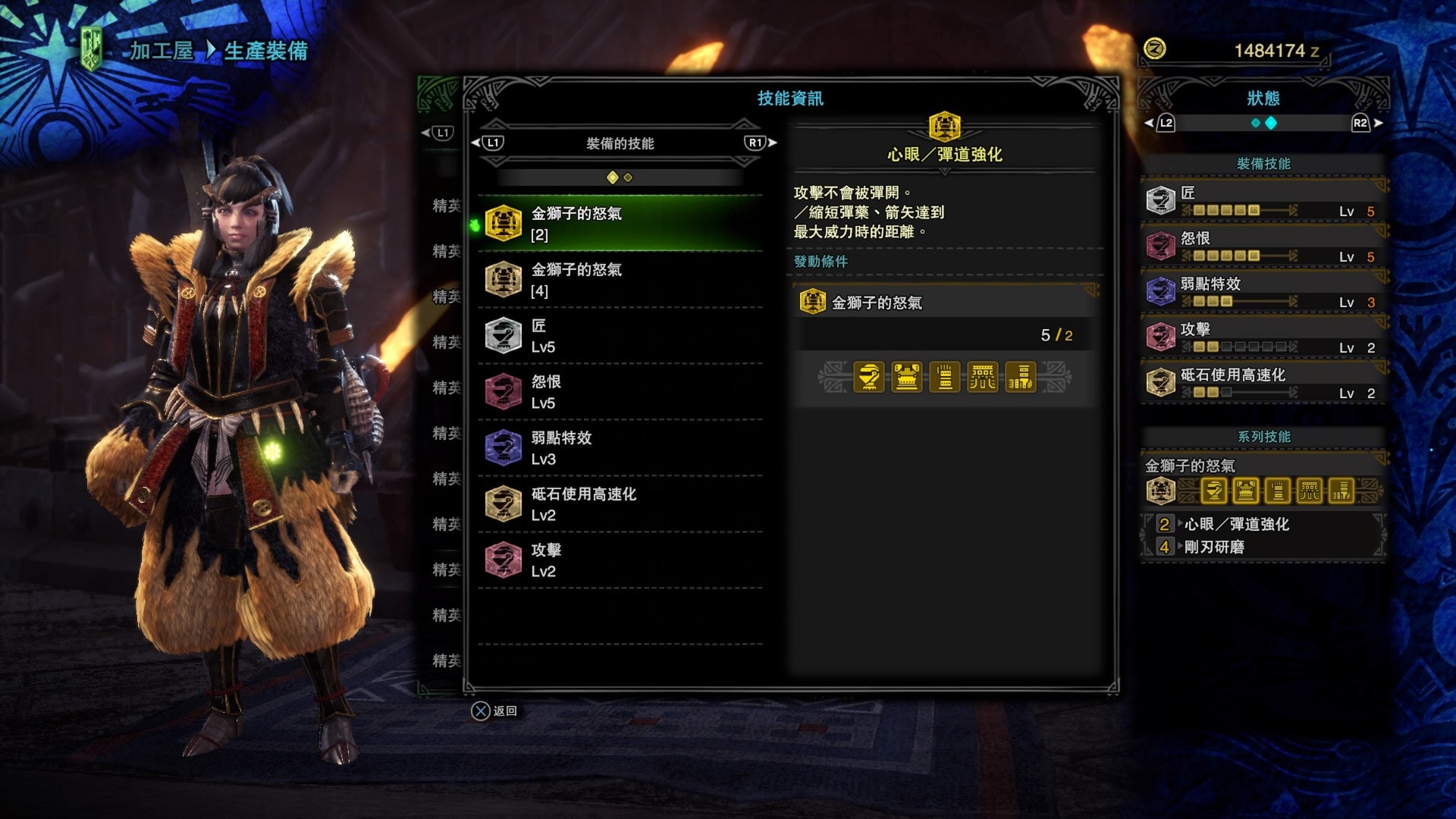Select the 匠 Lv 5 row in 裝備技能

pos(1263,201)
